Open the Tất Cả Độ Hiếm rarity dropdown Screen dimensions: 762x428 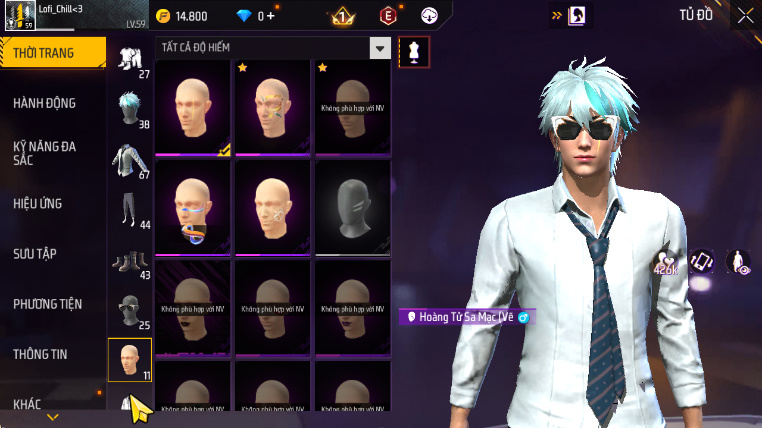(x=379, y=47)
